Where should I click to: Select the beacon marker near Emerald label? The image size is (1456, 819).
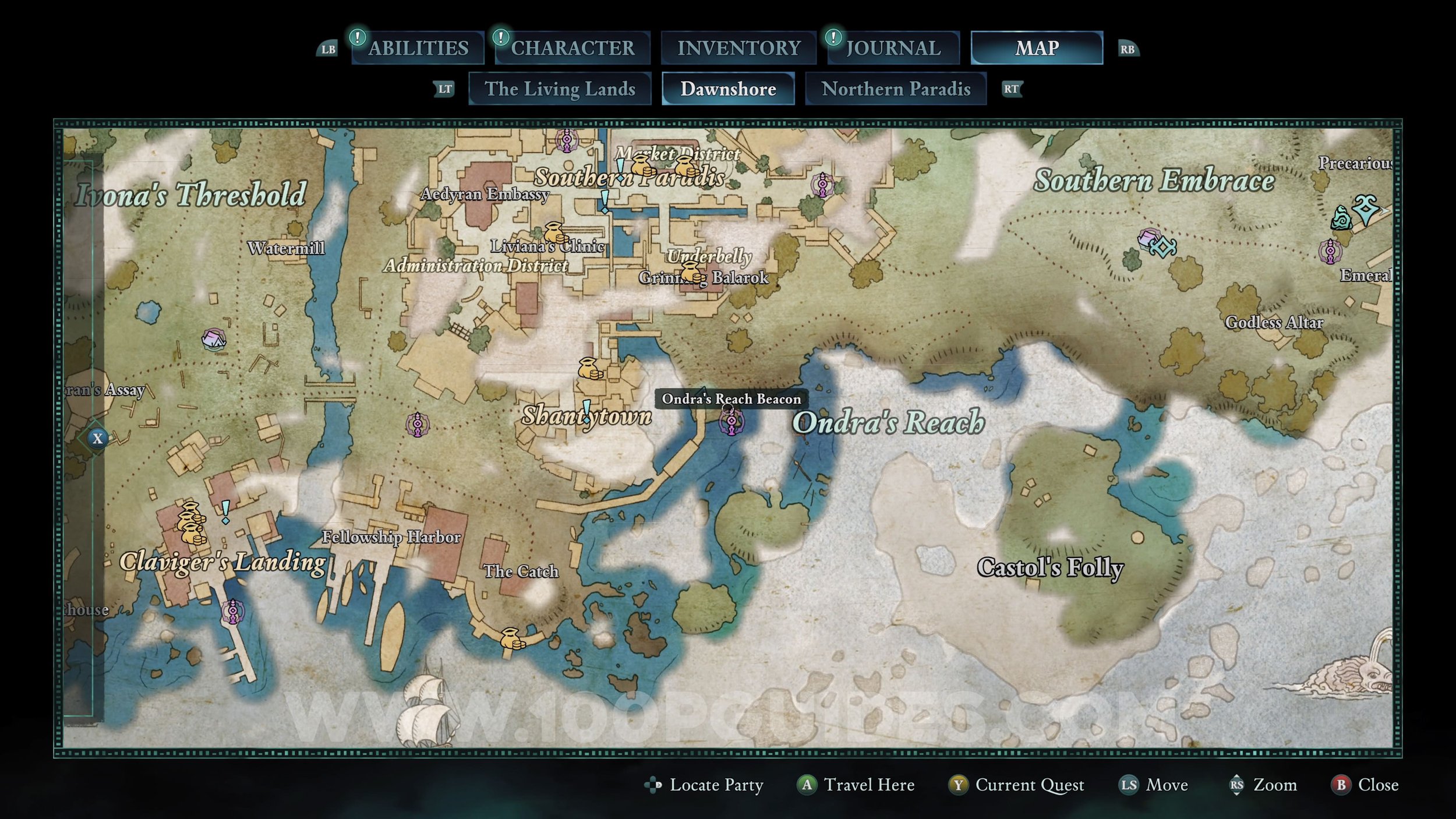pos(1330,251)
